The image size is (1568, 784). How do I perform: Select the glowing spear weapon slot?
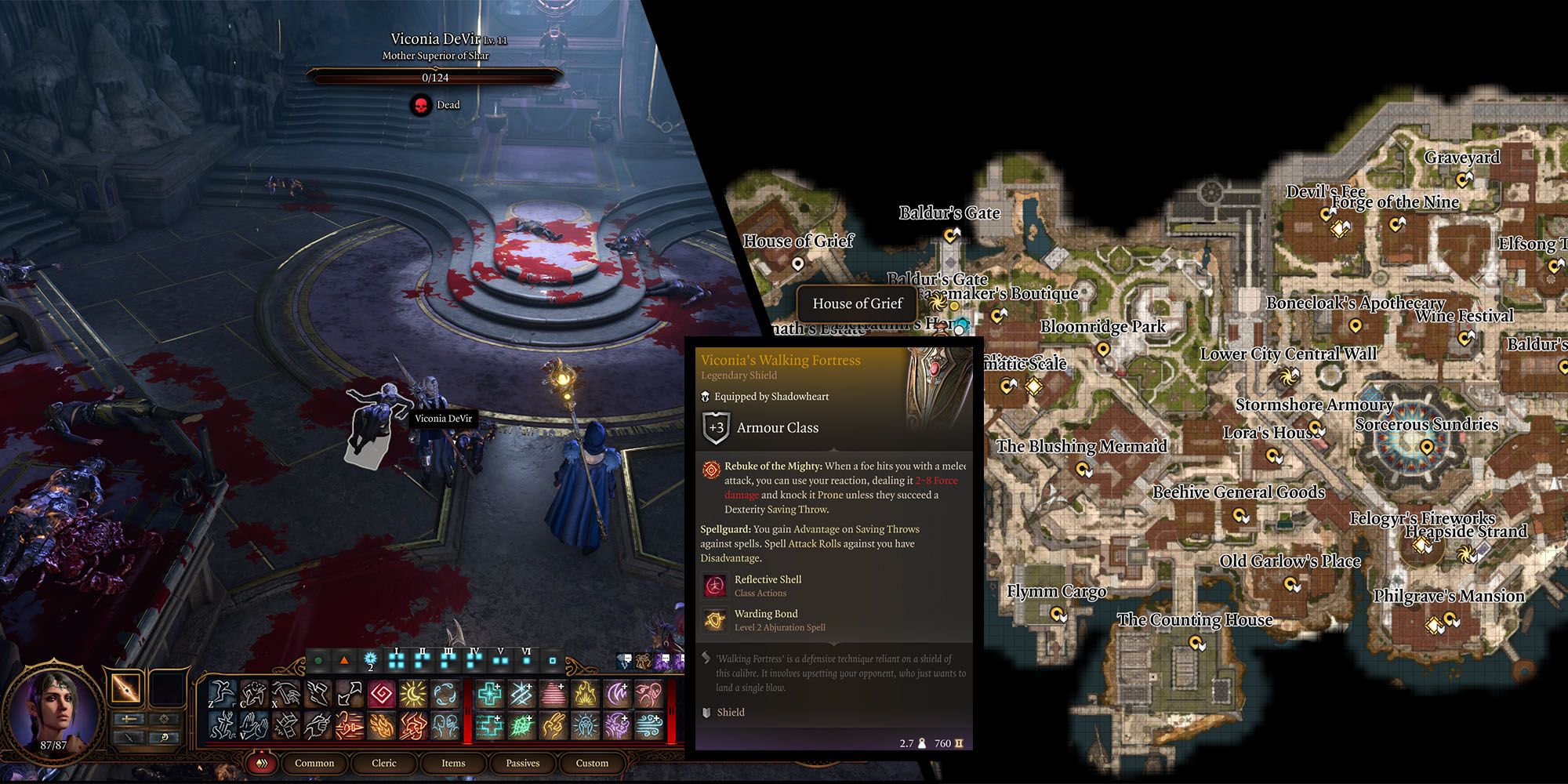126,688
